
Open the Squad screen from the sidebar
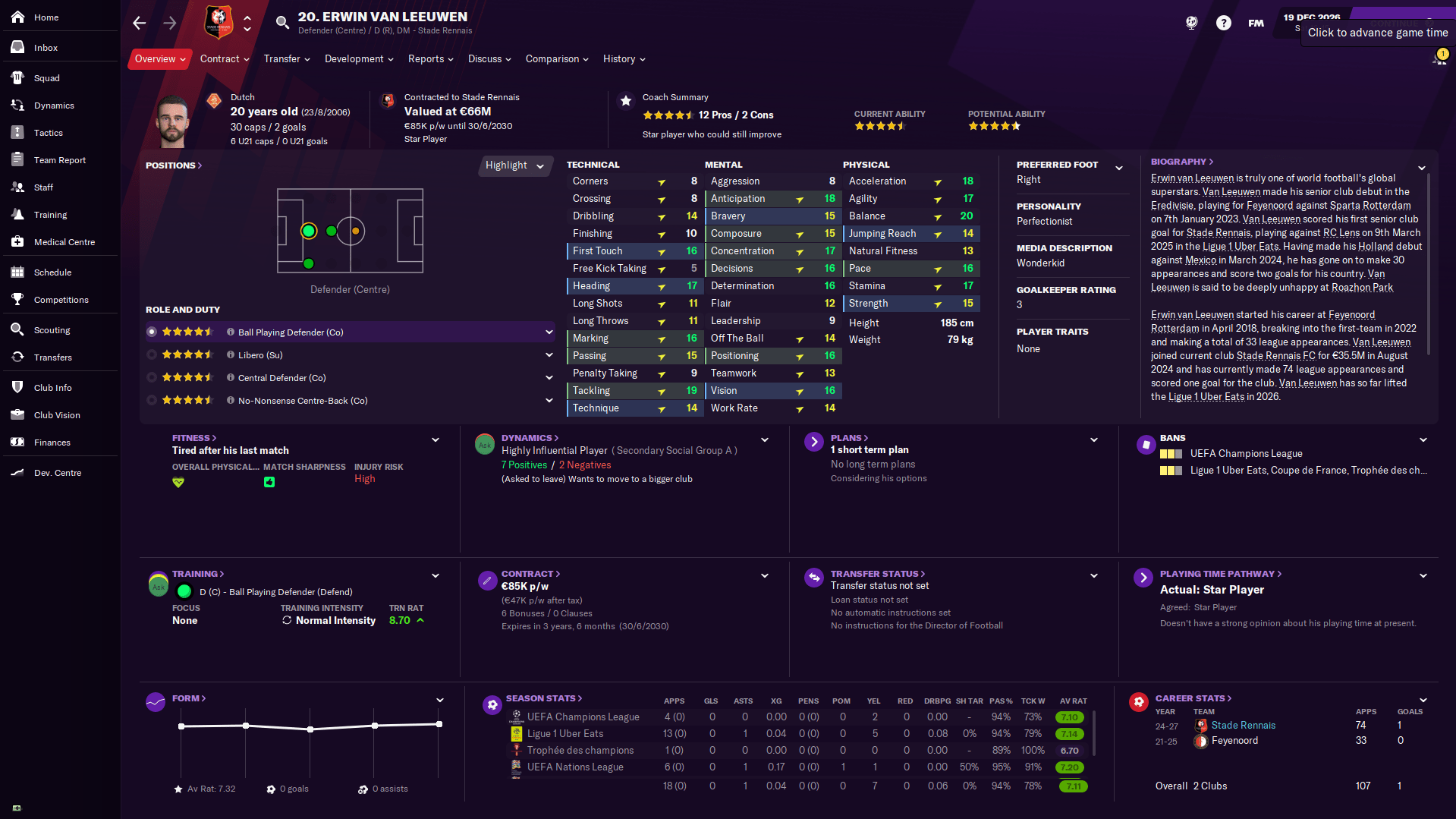tap(46, 77)
